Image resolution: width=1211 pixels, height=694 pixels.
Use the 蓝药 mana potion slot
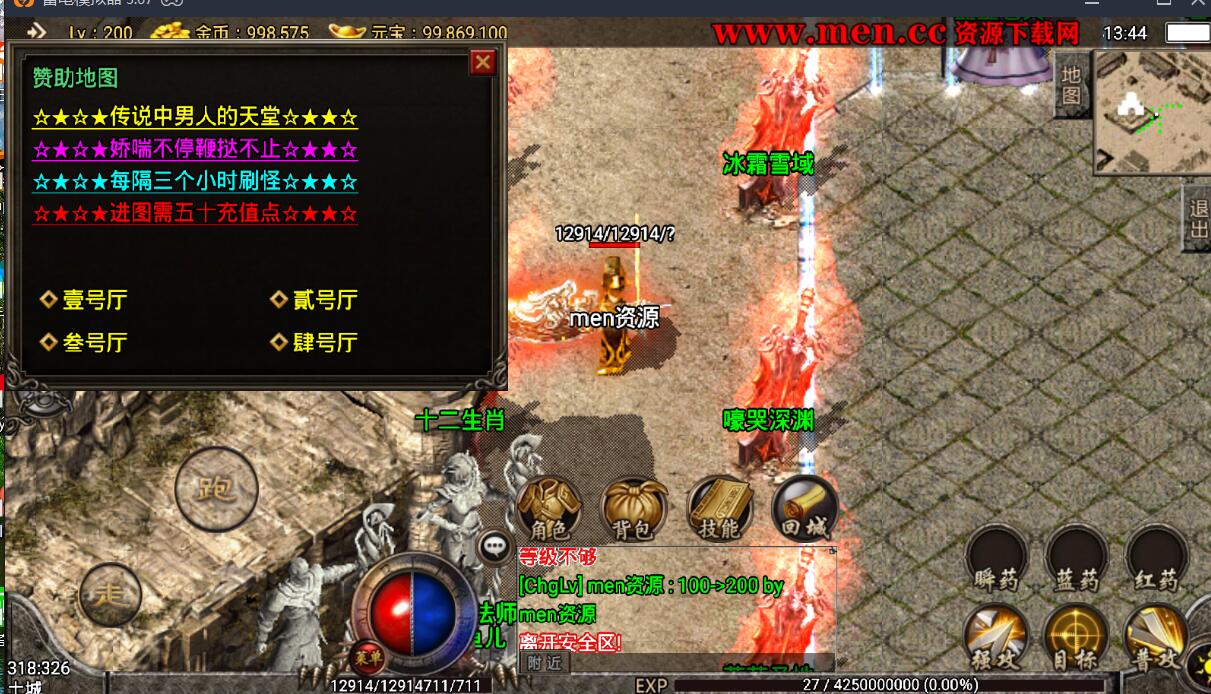1076,558
